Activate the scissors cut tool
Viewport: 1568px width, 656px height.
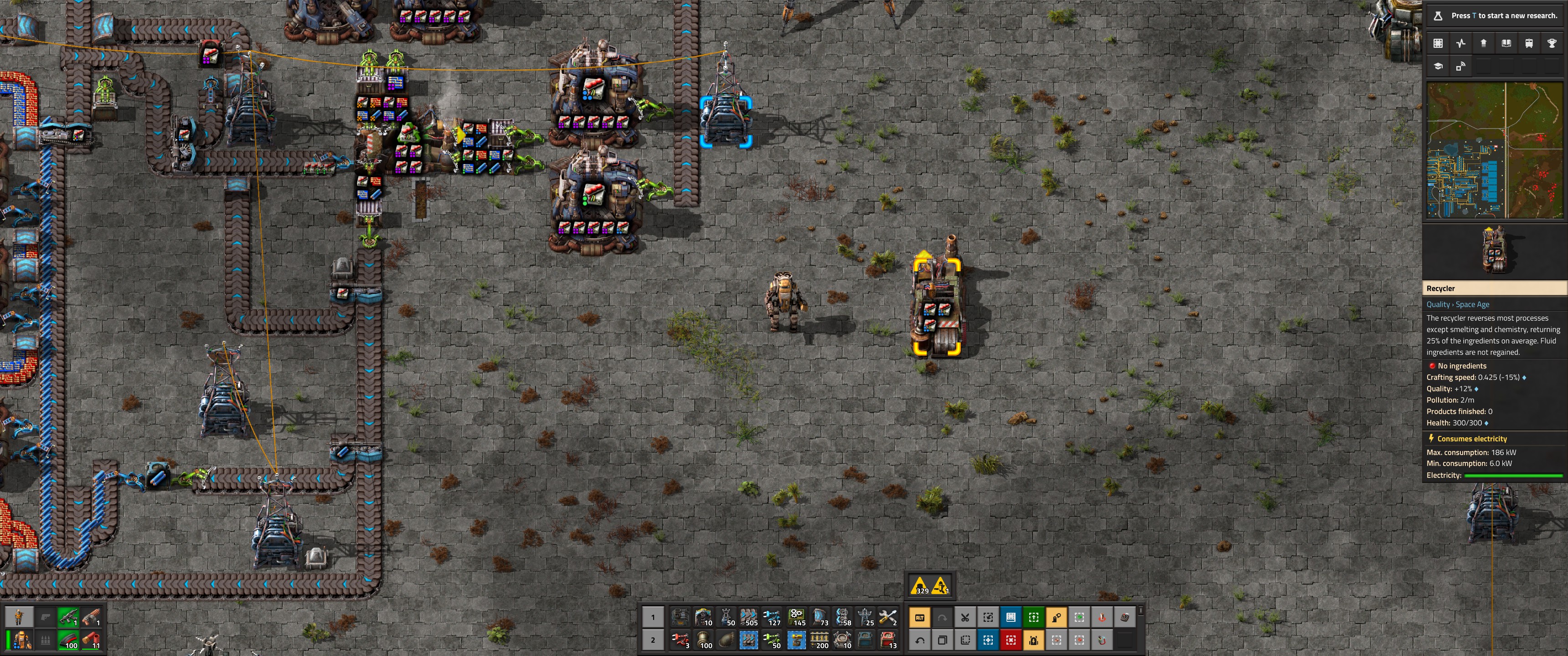point(965,618)
